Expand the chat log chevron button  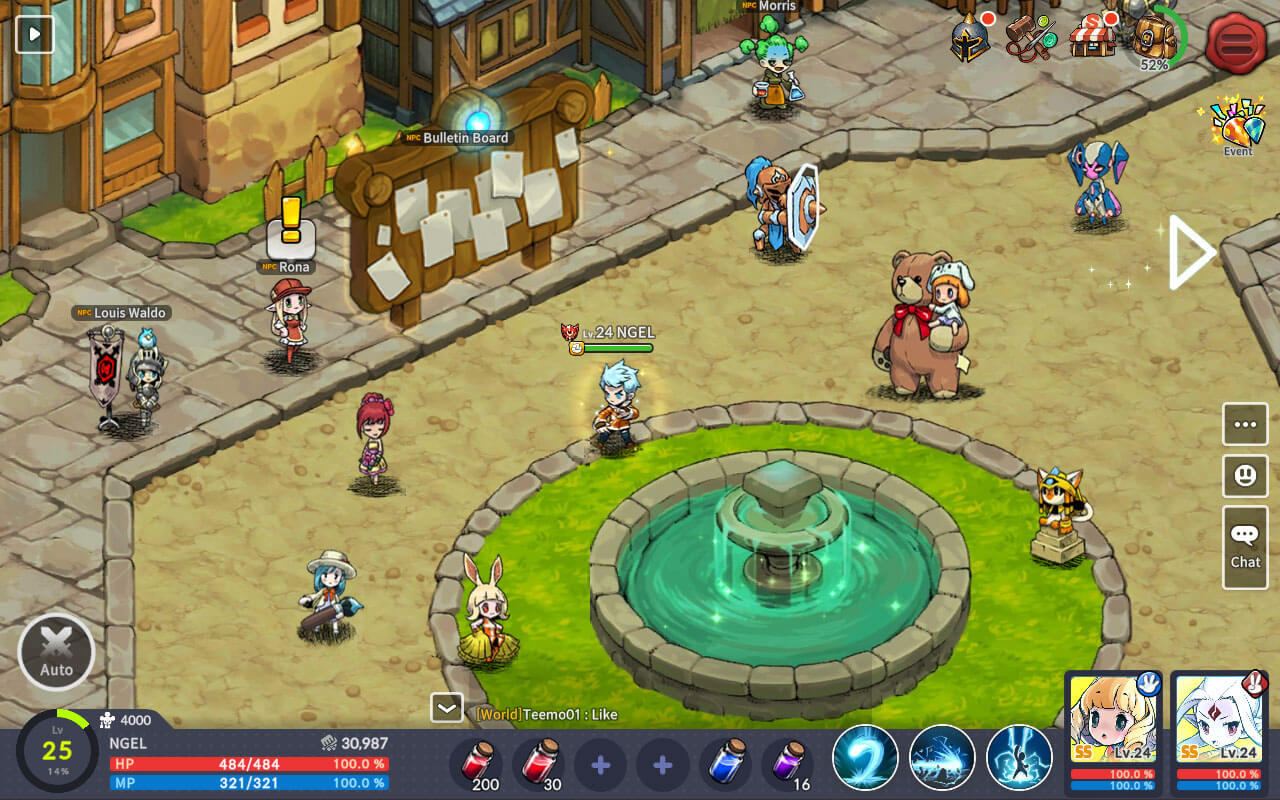tap(446, 707)
